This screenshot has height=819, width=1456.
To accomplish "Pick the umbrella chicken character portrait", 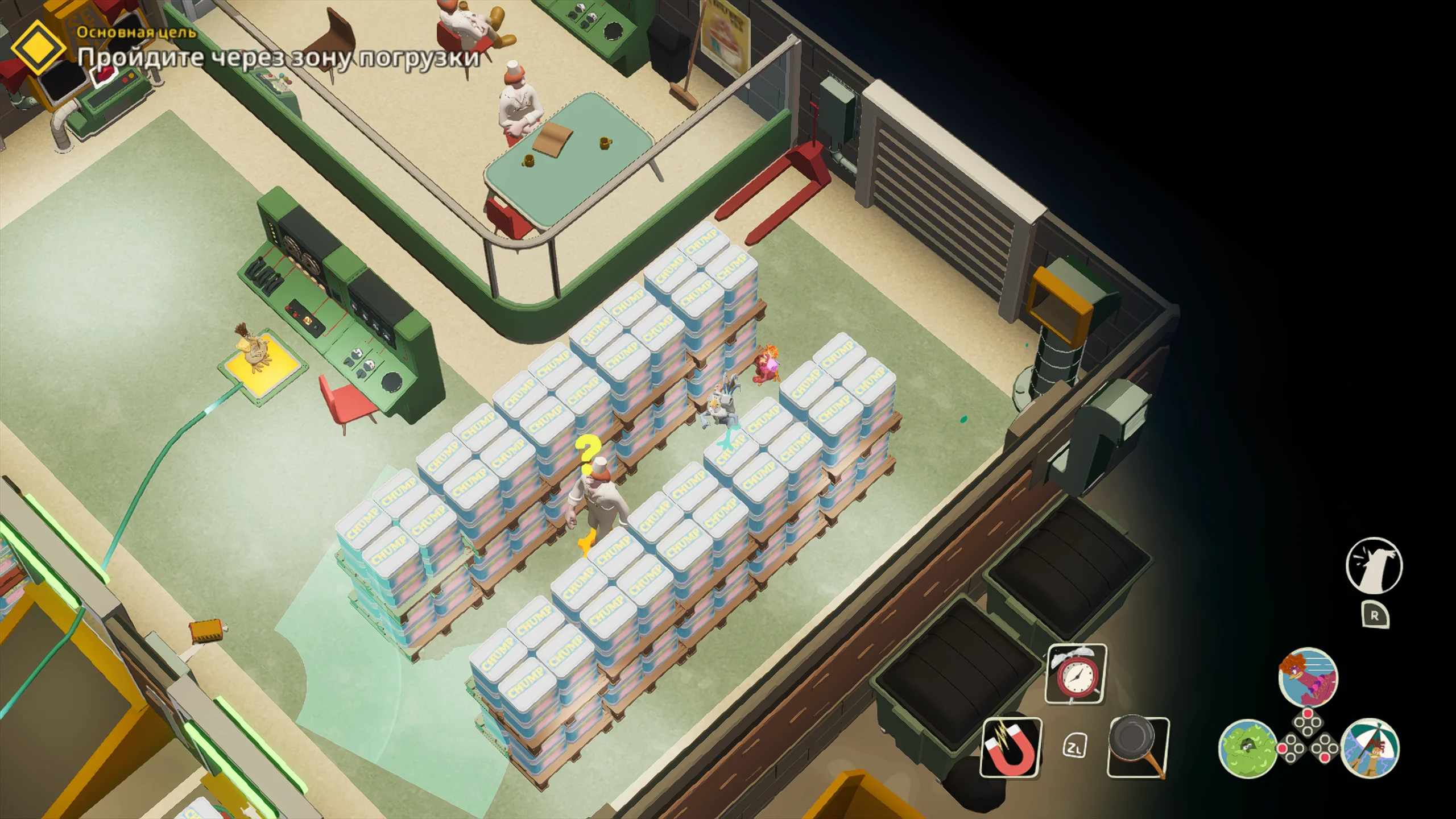I will 1370,748.
